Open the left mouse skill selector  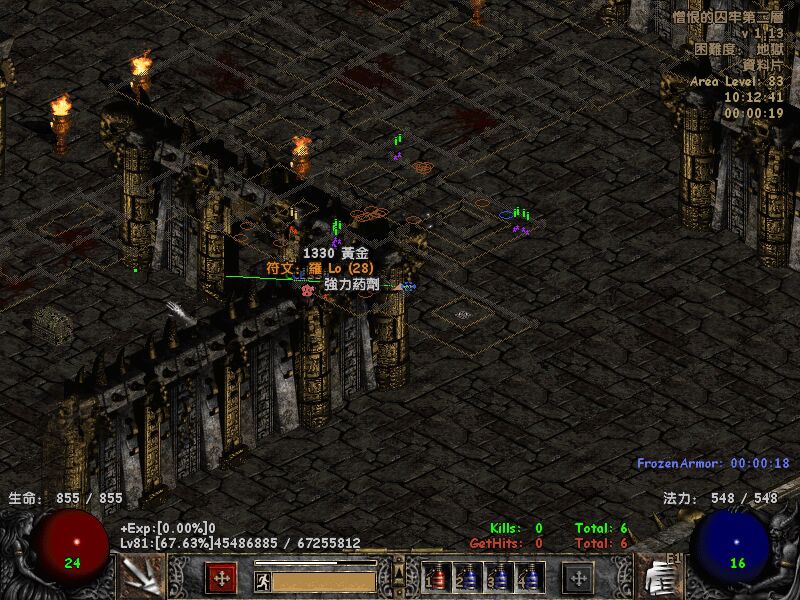(140, 576)
